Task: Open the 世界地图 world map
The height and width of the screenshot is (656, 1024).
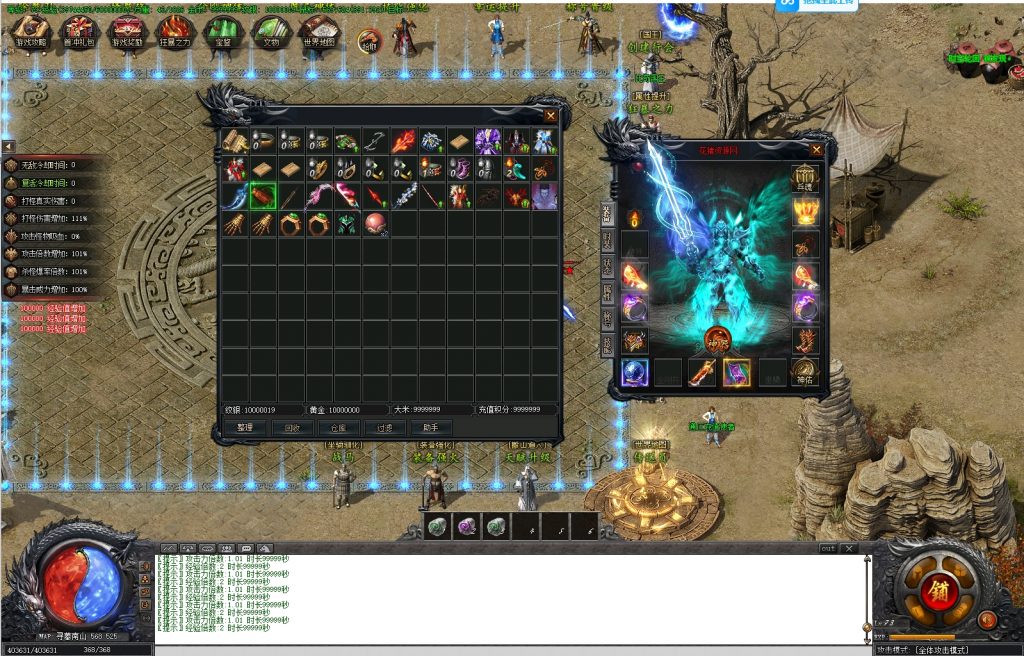Action: point(320,32)
